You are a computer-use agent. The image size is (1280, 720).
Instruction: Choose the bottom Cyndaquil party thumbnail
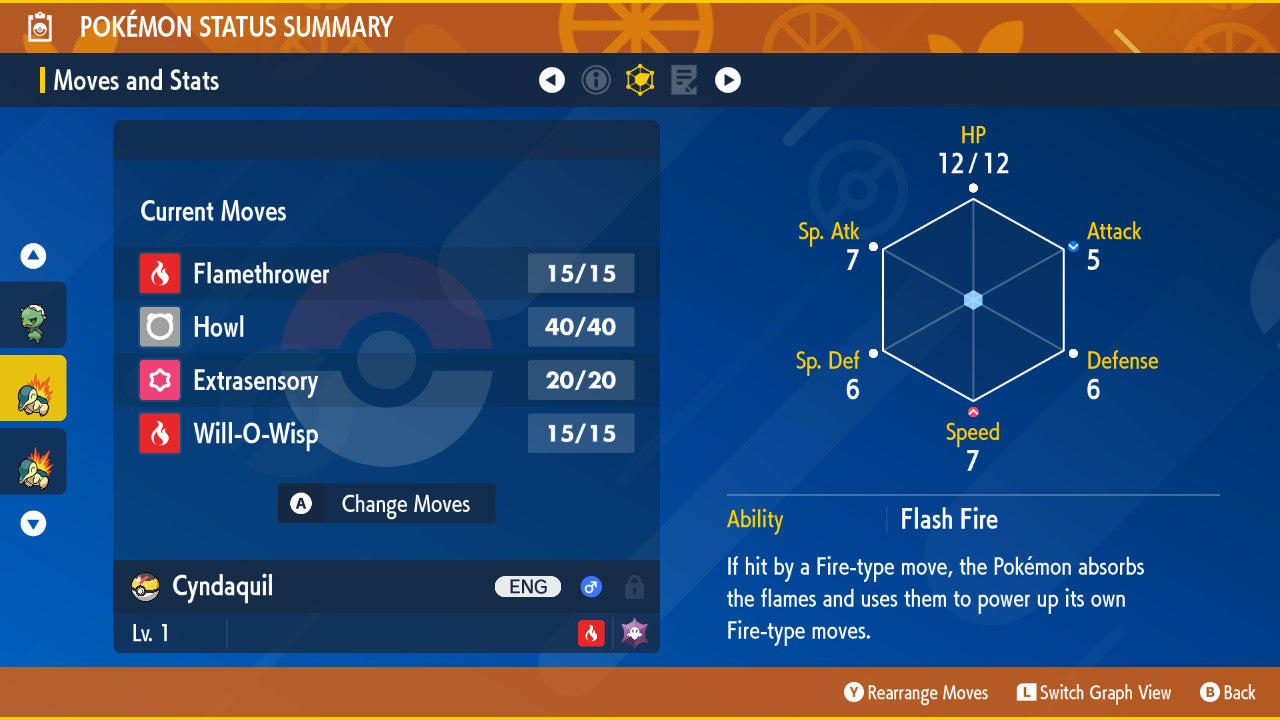click(33, 462)
